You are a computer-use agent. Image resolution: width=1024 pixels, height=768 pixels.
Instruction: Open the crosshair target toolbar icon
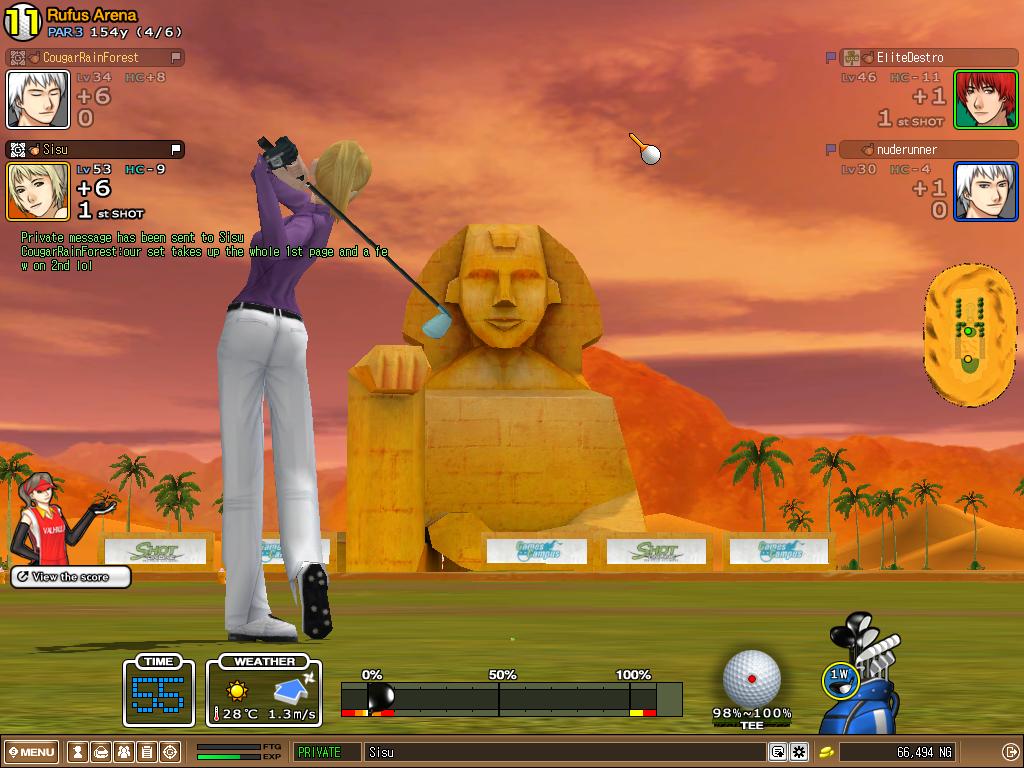tap(170, 752)
